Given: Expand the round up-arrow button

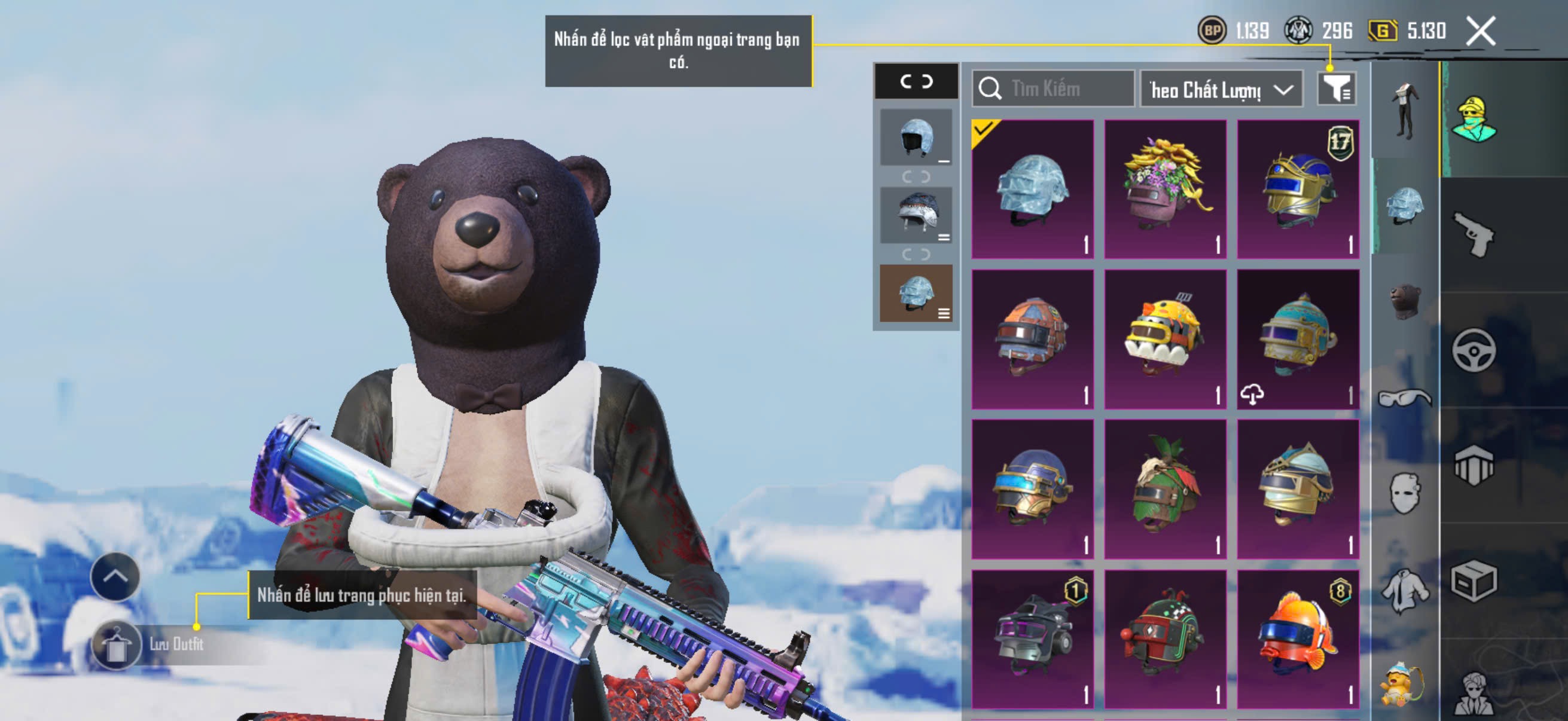Looking at the screenshot, I should click(x=115, y=576).
